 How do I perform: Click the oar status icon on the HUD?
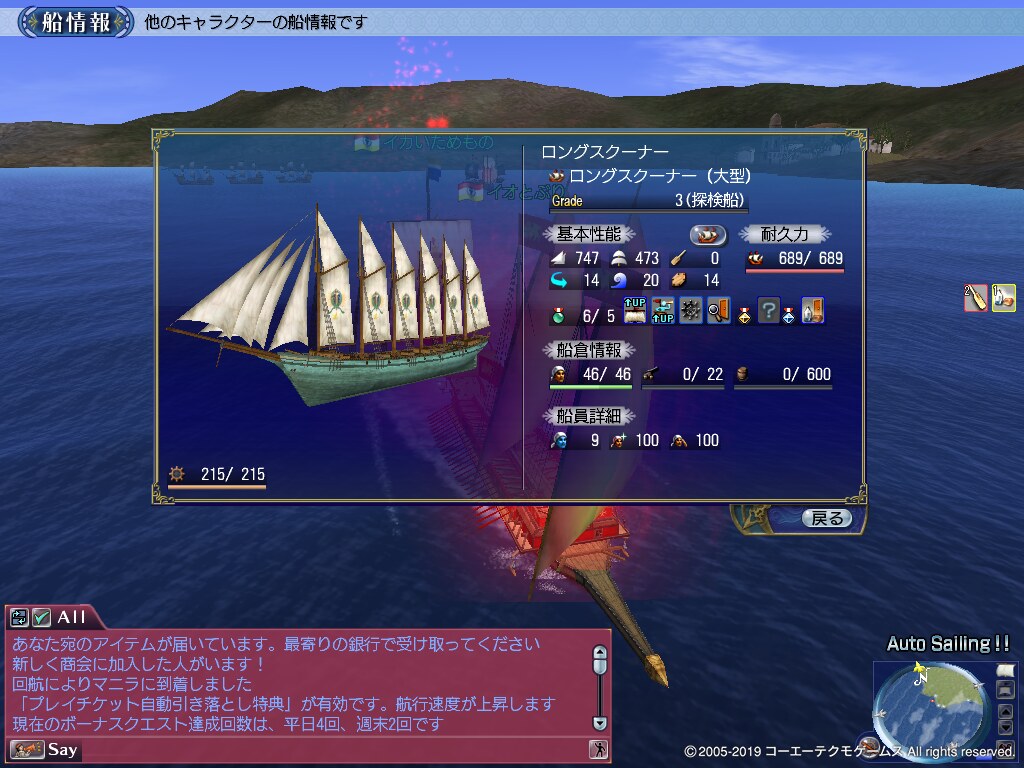click(975, 298)
